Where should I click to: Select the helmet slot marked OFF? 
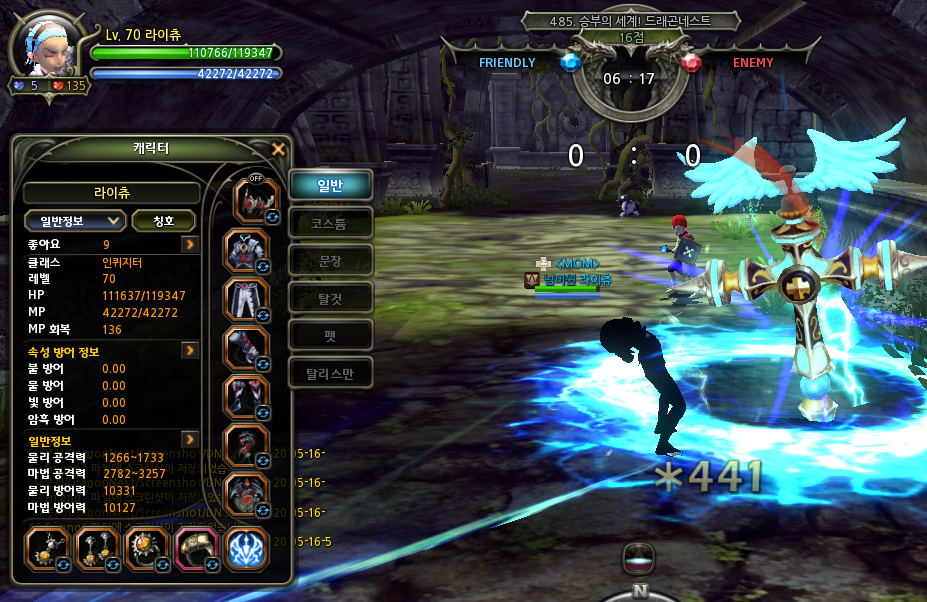[253, 199]
